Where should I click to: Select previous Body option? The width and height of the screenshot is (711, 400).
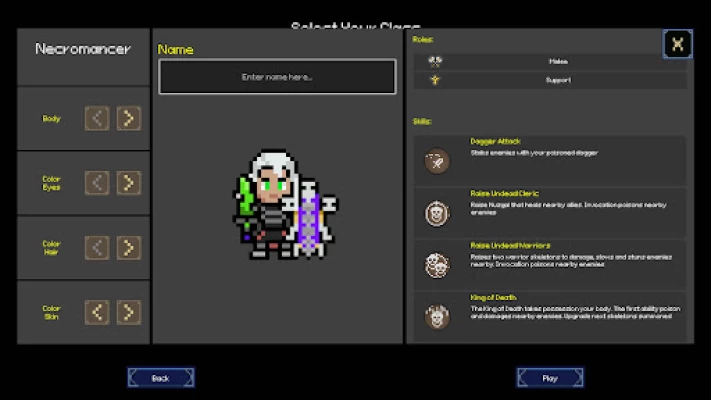(x=97, y=119)
